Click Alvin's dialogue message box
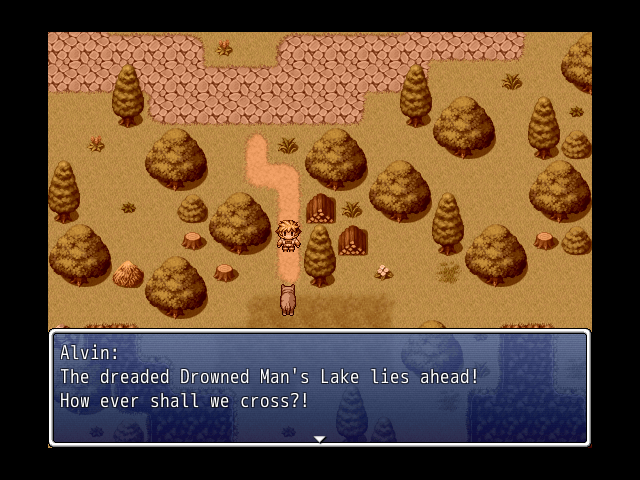Image resolution: width=640 pixels, height=480 pixels. [319, 386]
